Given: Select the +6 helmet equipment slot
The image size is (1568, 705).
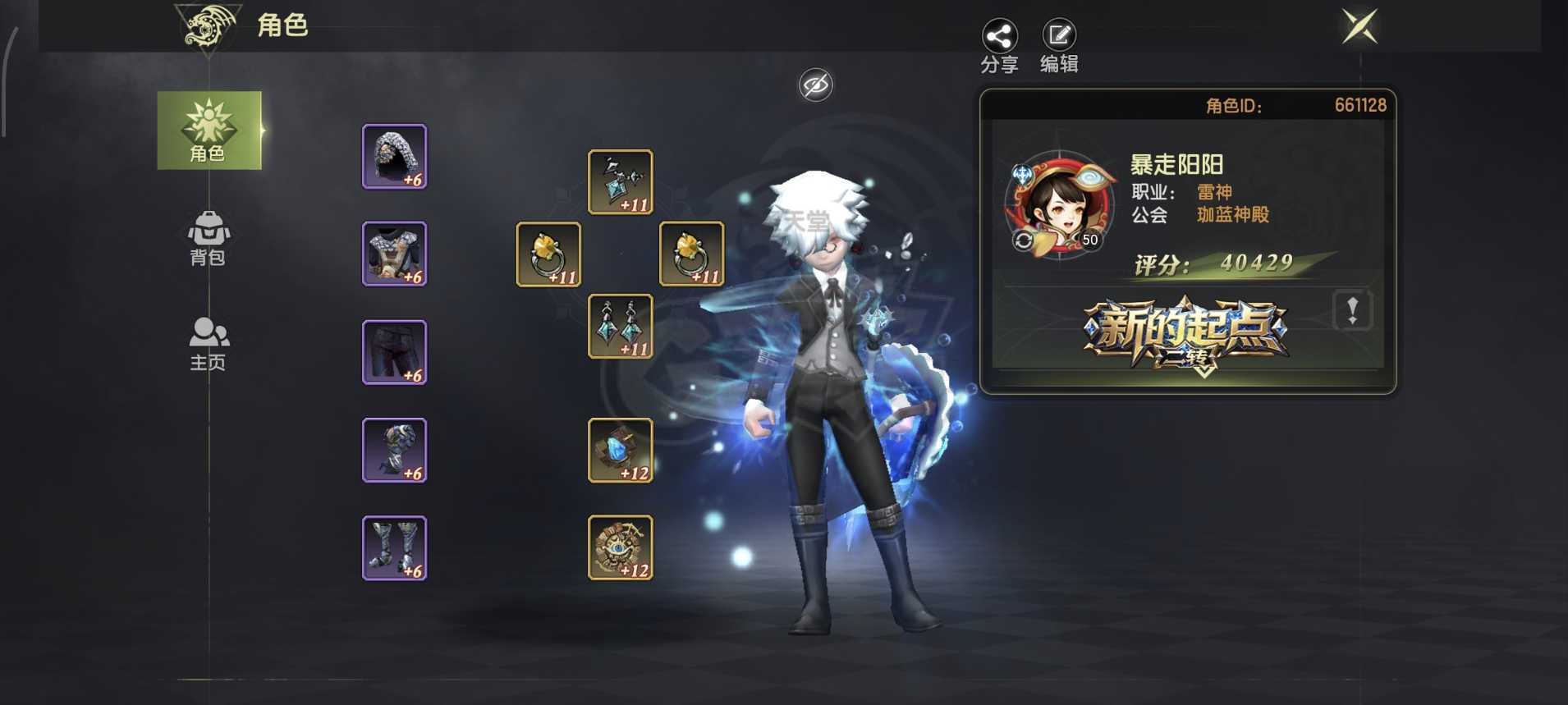Looking at the screenshot, I should tap(394, 158).
